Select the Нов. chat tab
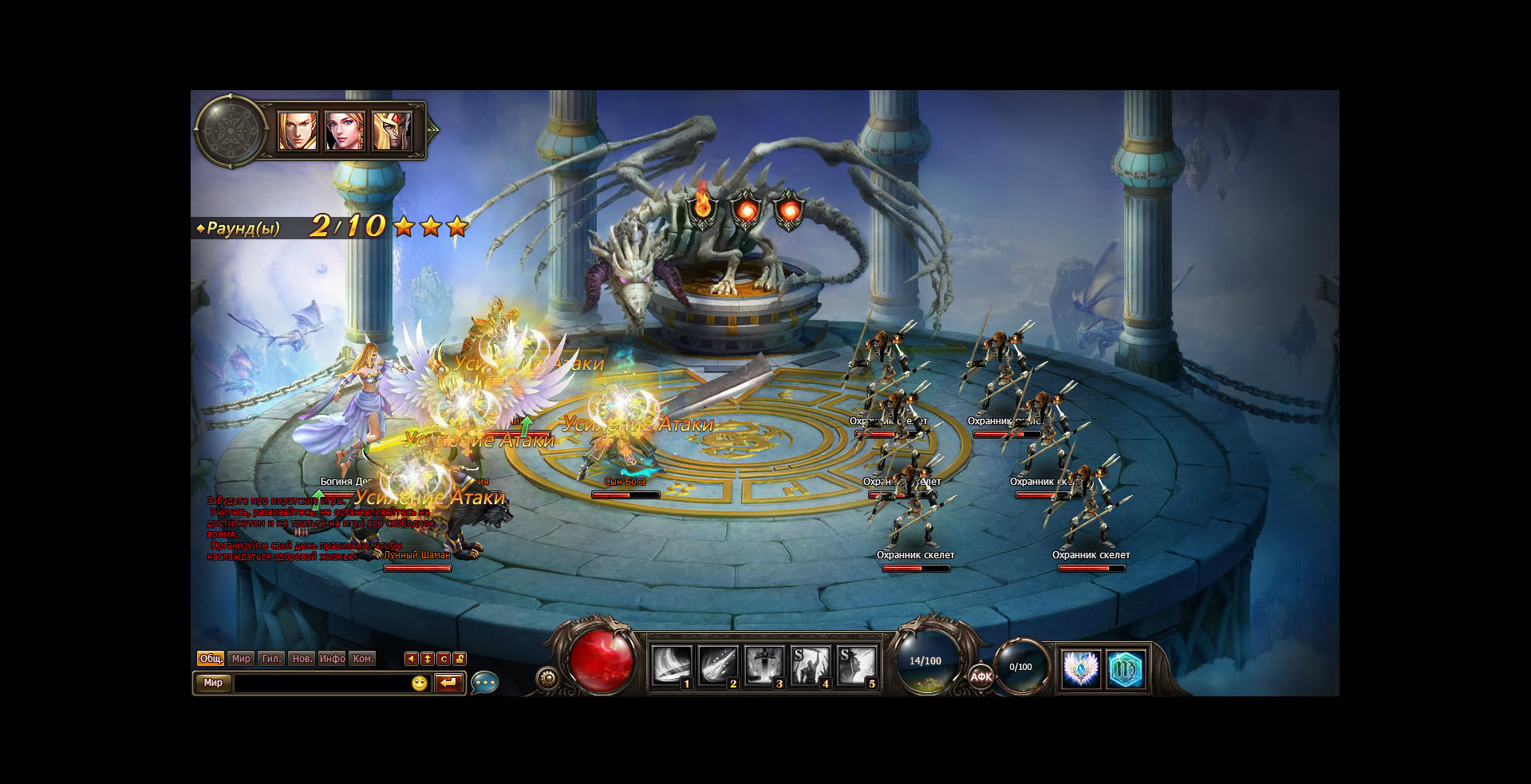 coord(302,659)
